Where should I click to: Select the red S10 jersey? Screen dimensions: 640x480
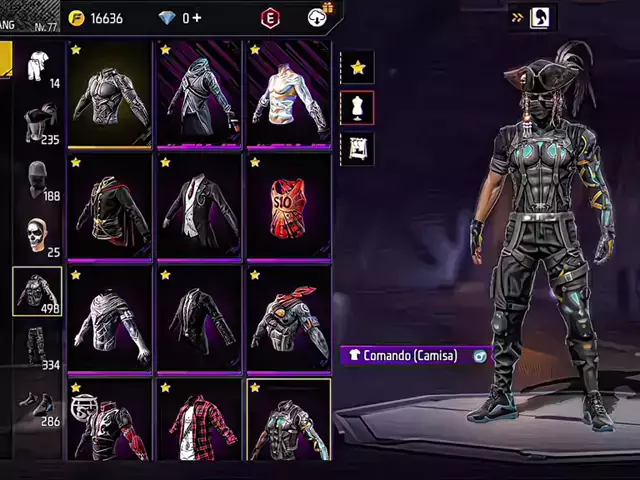(x=288, y=207)
